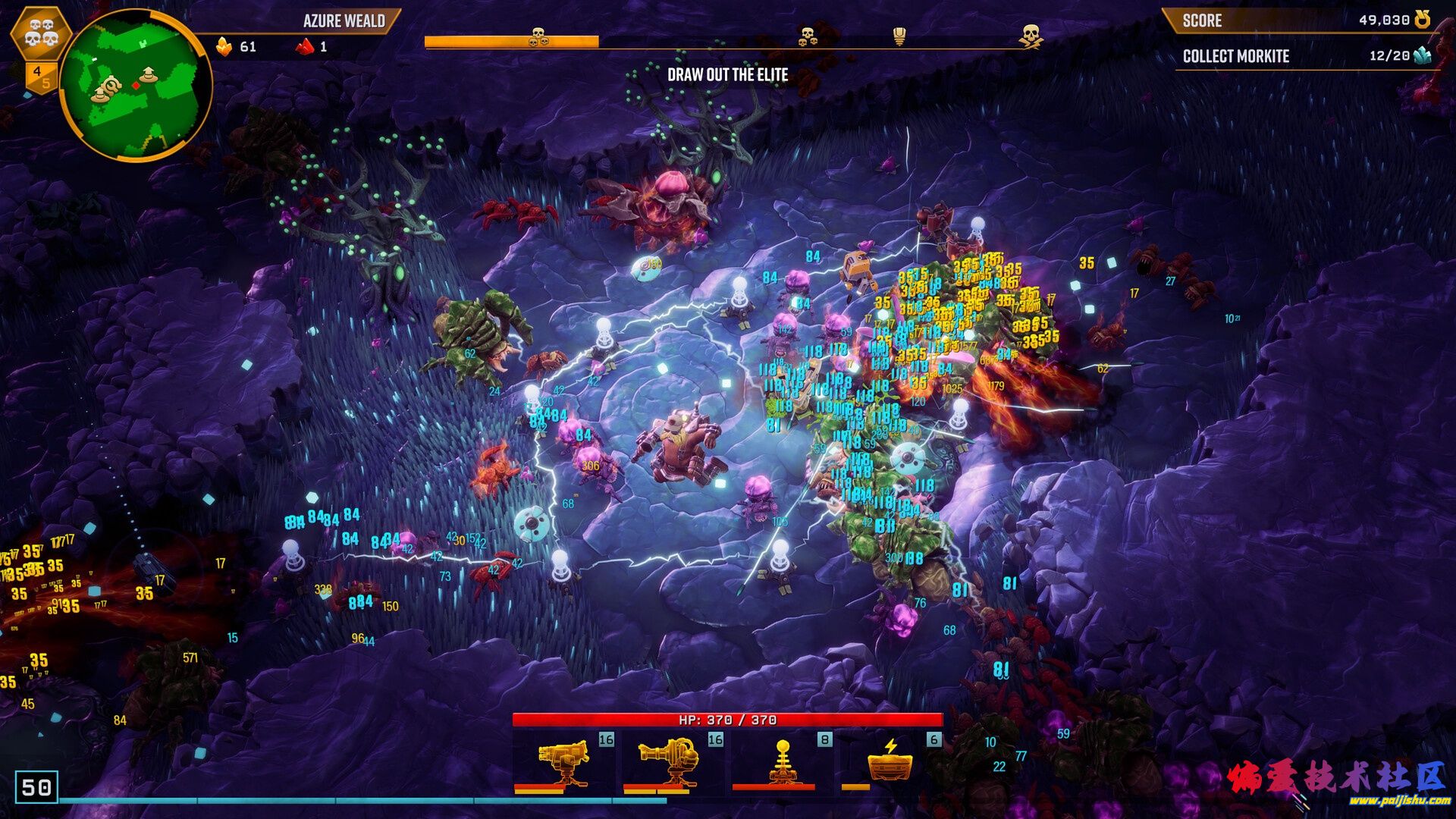Select the hazard level four-skull badge
This screenshot has height=819, width=1456.
41,33
